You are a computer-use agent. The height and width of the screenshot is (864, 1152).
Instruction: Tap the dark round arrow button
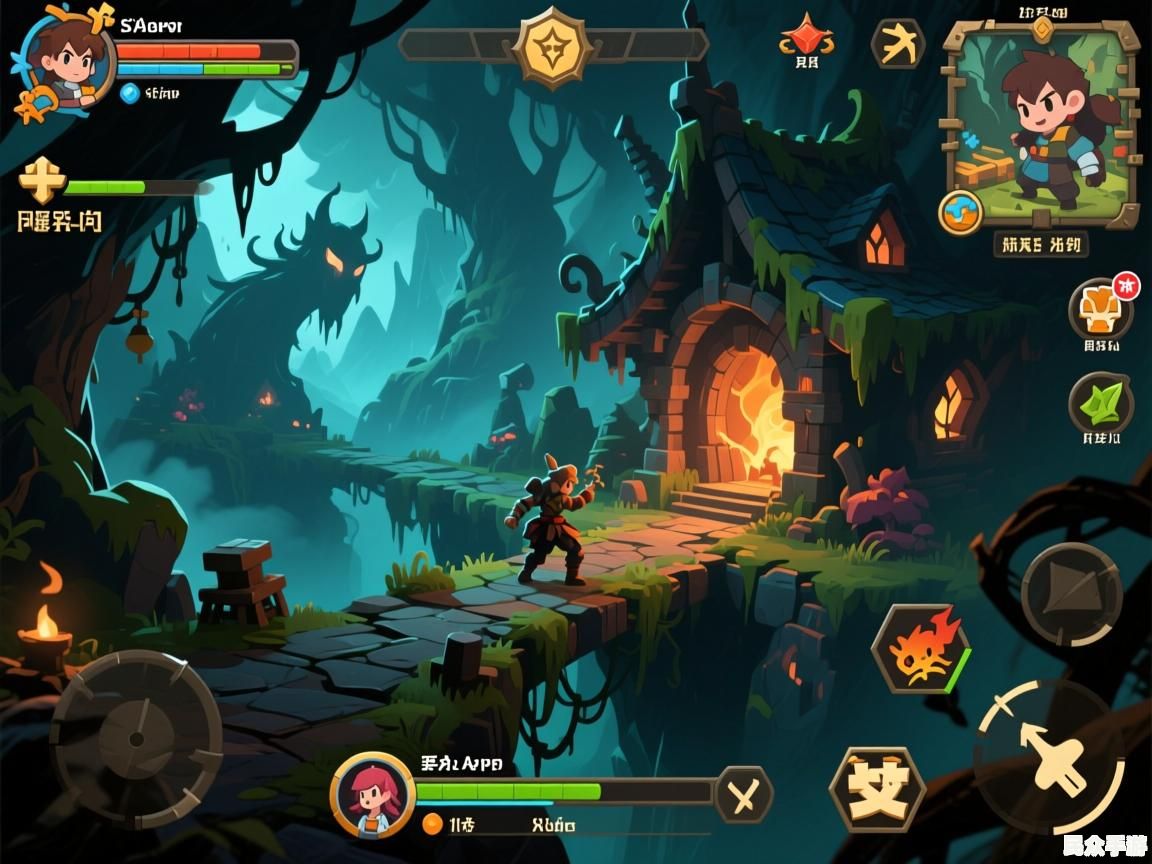coord(1071,593)
